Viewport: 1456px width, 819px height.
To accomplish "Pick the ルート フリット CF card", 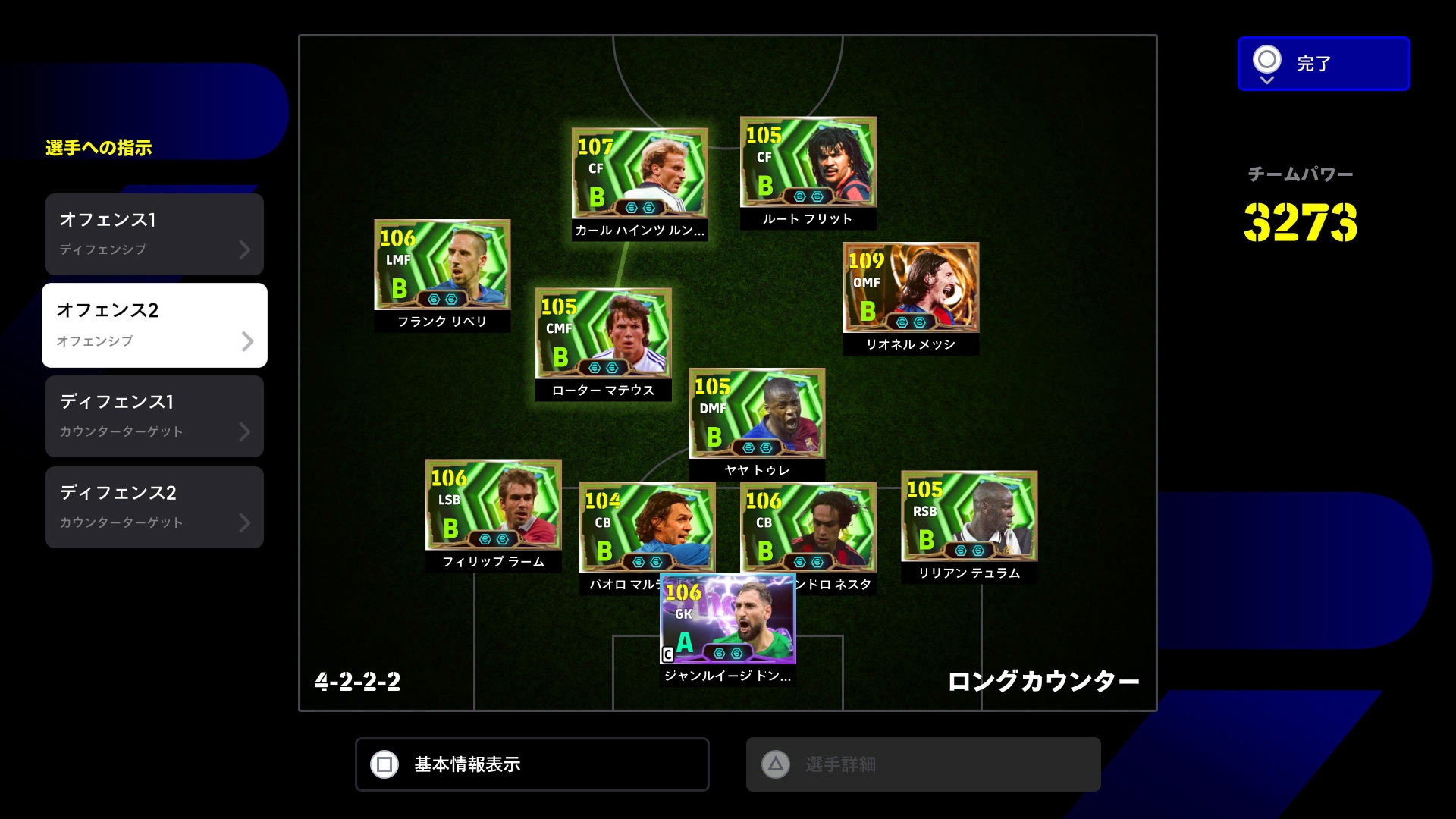I will pos(808,162).
